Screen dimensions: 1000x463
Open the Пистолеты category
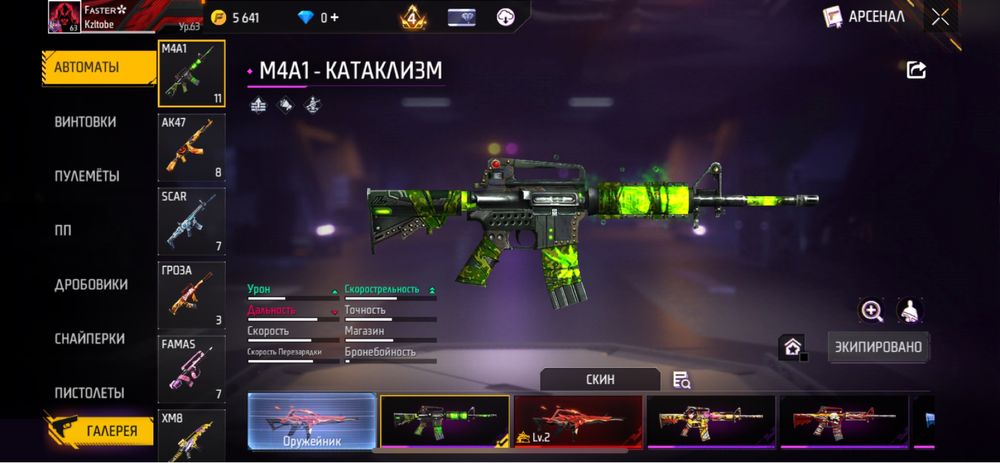(x=89, y=393)
